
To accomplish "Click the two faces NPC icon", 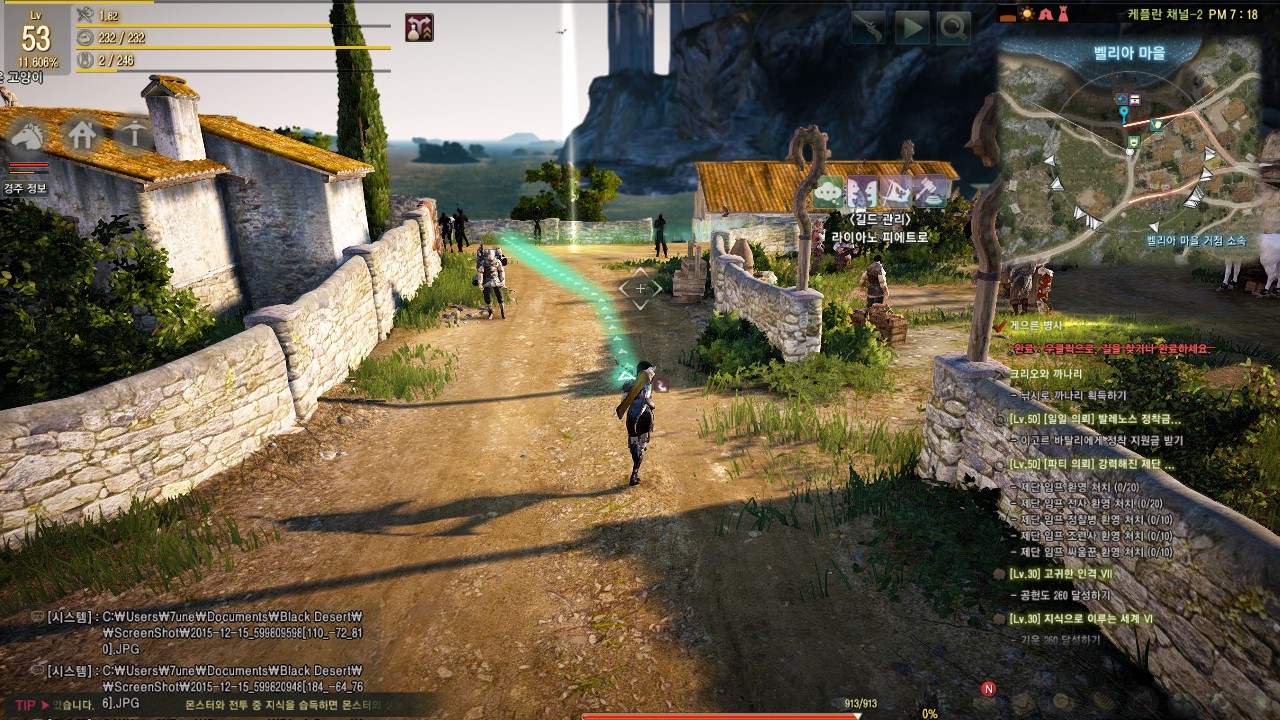I will coord(862,191).
